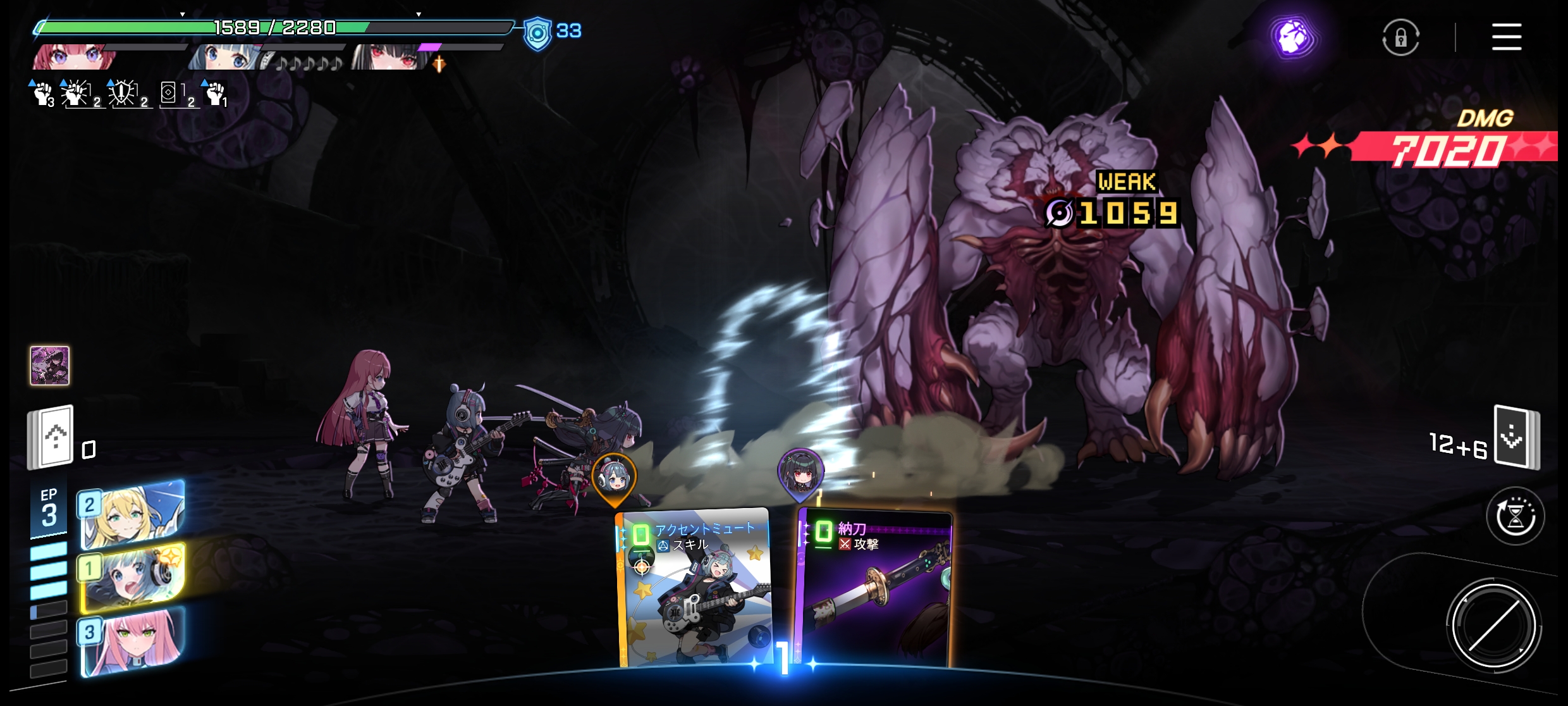This screenshot has width=1568, height=706.
Task: Open the purple artwork thumbnail
Action: [x=50, y=366]
